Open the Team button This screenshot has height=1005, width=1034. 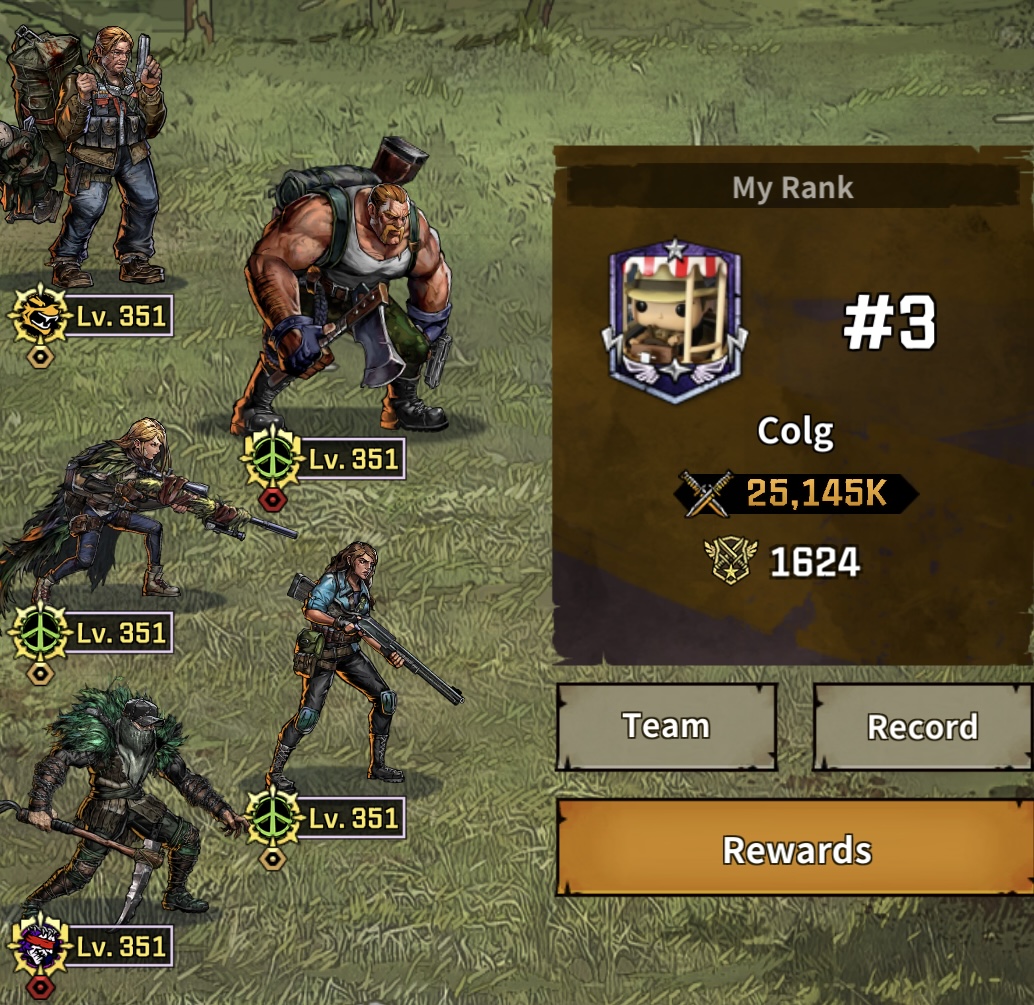pyautogui.click(x=666, y=726)
